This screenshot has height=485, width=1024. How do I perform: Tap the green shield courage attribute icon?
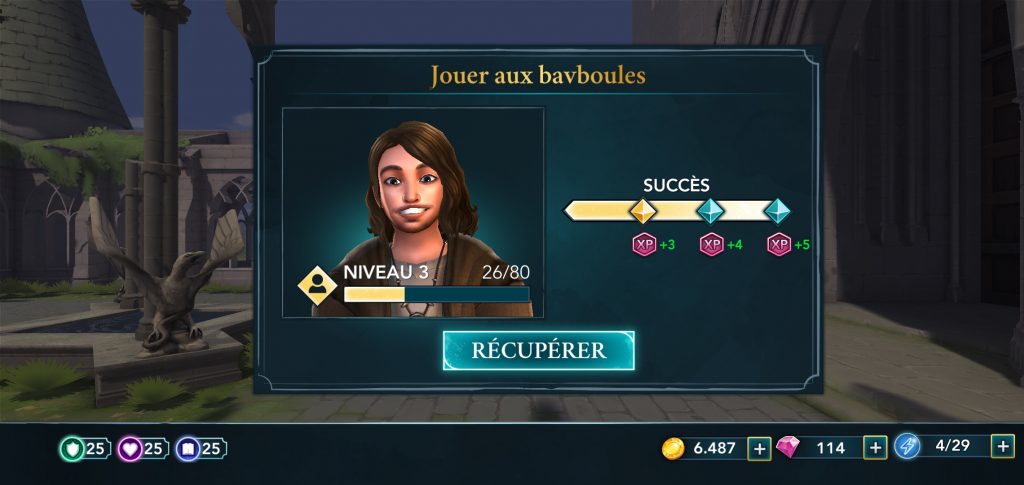[72, 449]
